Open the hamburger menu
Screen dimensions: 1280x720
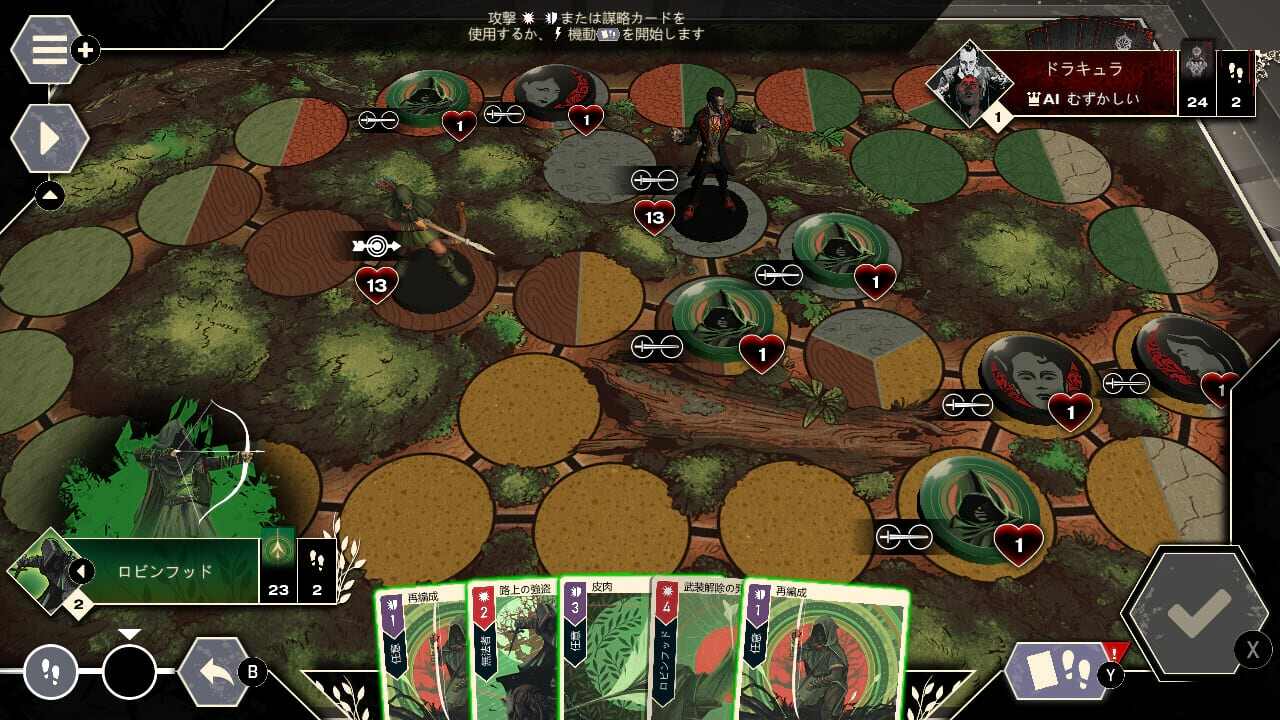48,50
